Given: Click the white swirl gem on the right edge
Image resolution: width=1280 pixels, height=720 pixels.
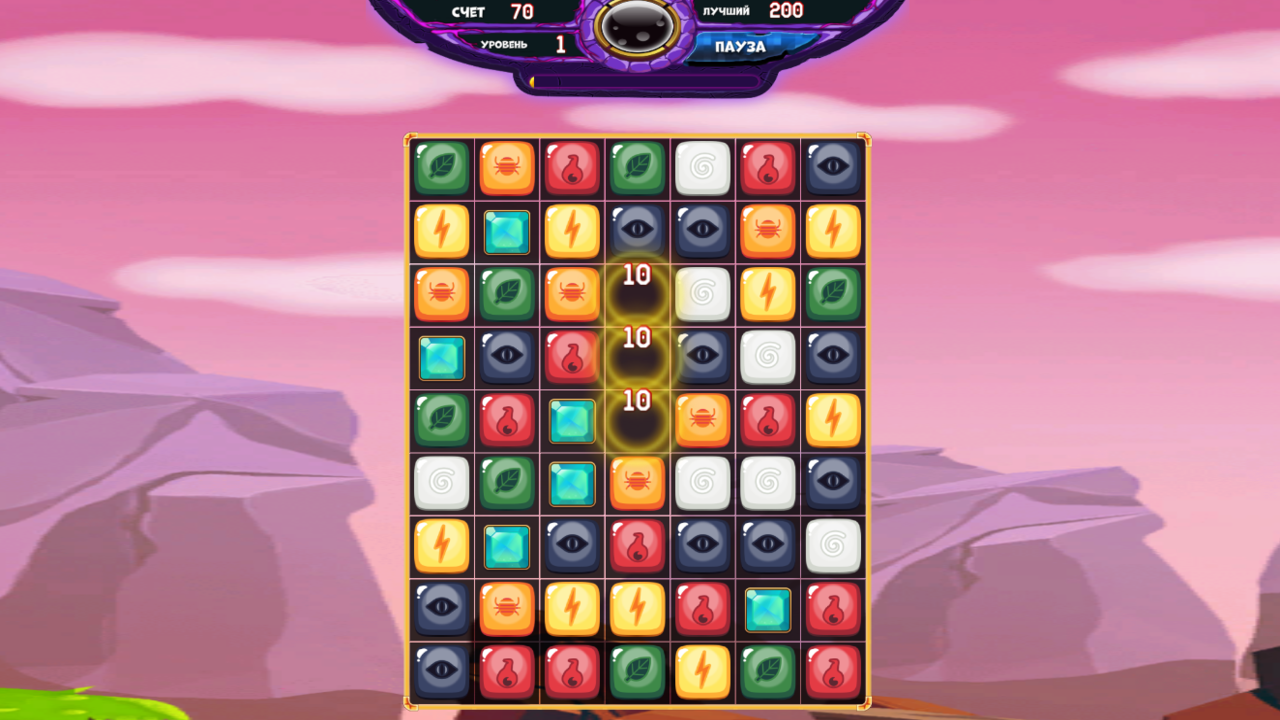Looking at the screenshot, I should pos(833,547).
